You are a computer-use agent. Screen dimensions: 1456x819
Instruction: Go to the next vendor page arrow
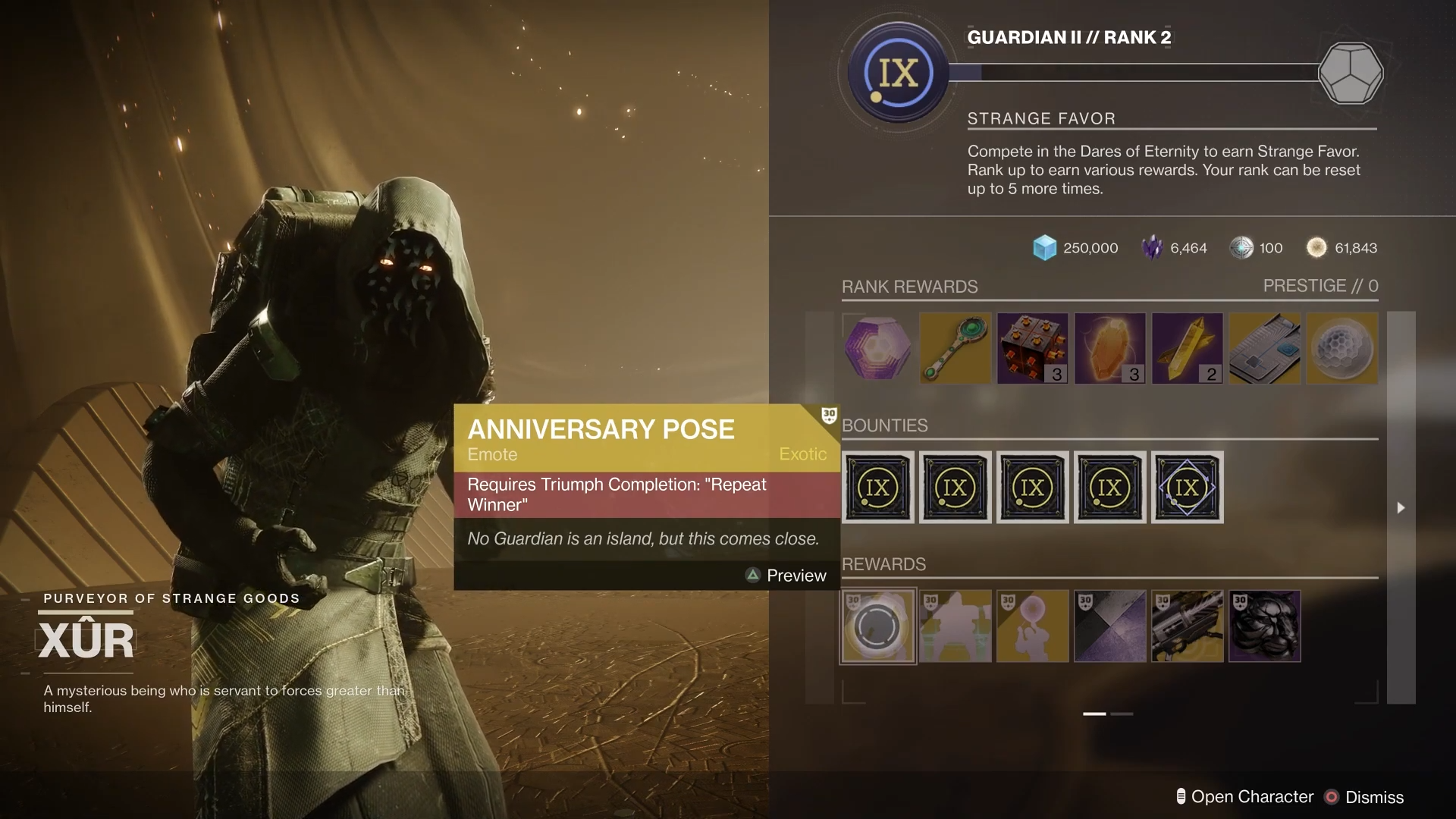[1401, 507]
